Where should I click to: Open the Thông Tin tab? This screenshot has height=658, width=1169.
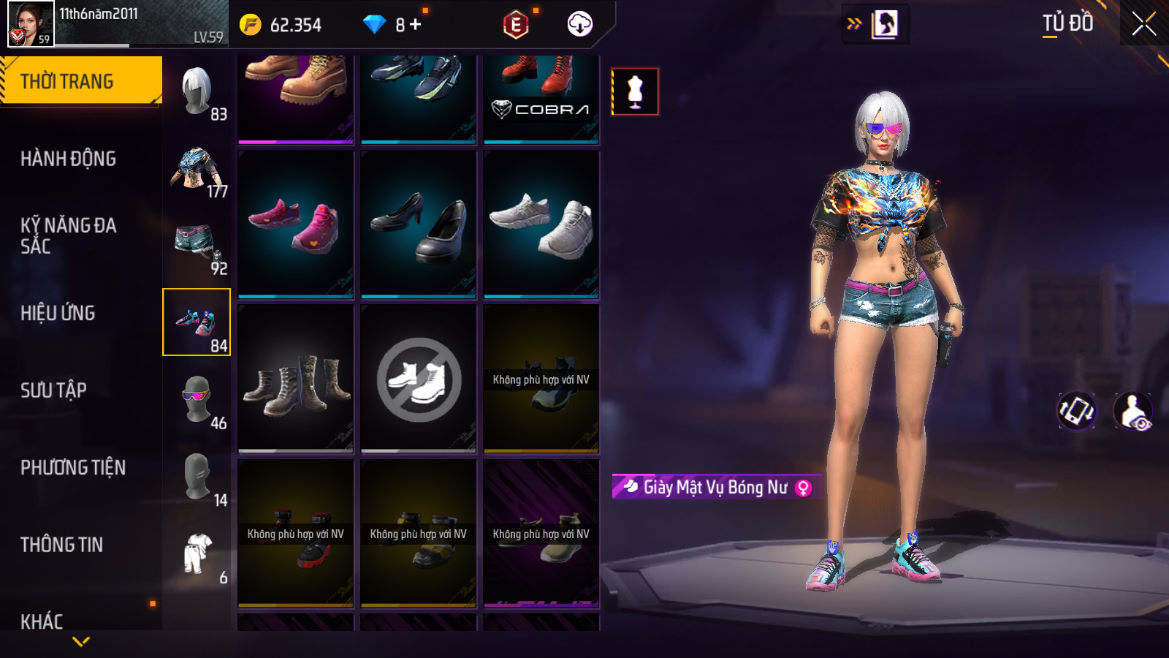point(62,544)
